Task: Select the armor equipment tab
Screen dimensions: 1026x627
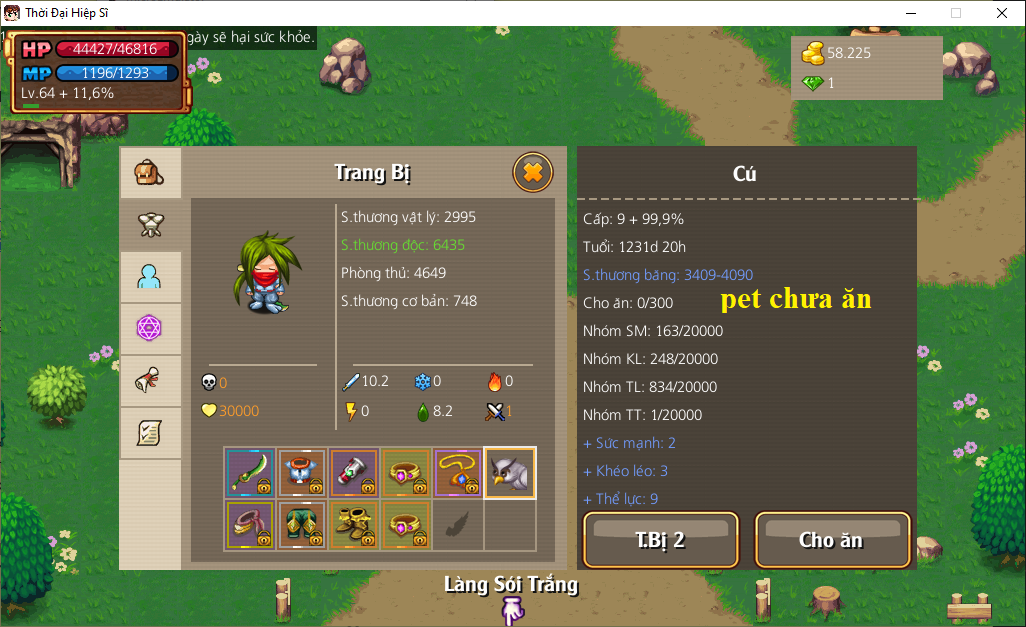Action: coord(150,225)
